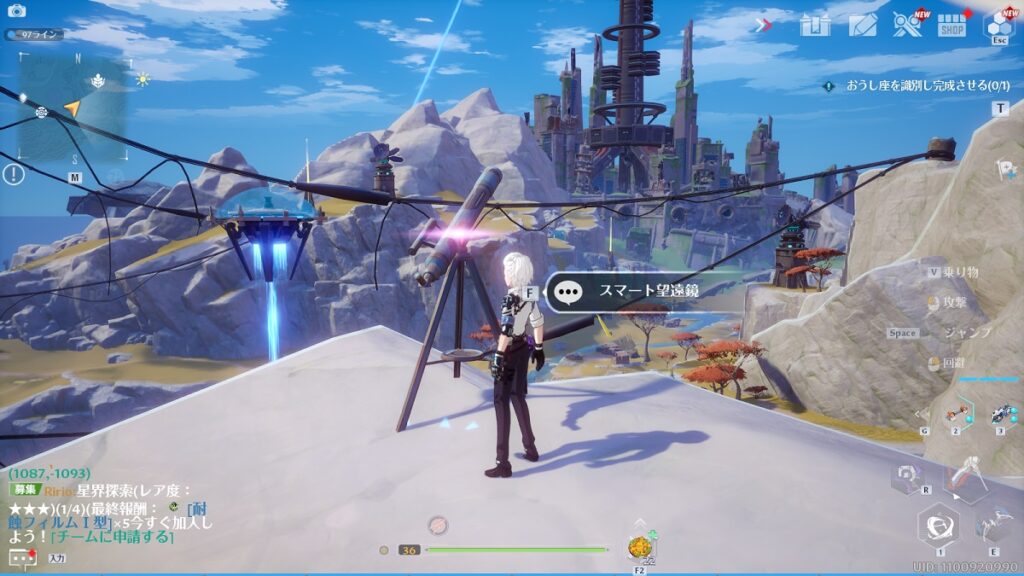Image resolution: width=1024 pixels, height=576 pixels.
Task: Open the pencil and notepad icon
Action: coord(862,25)
